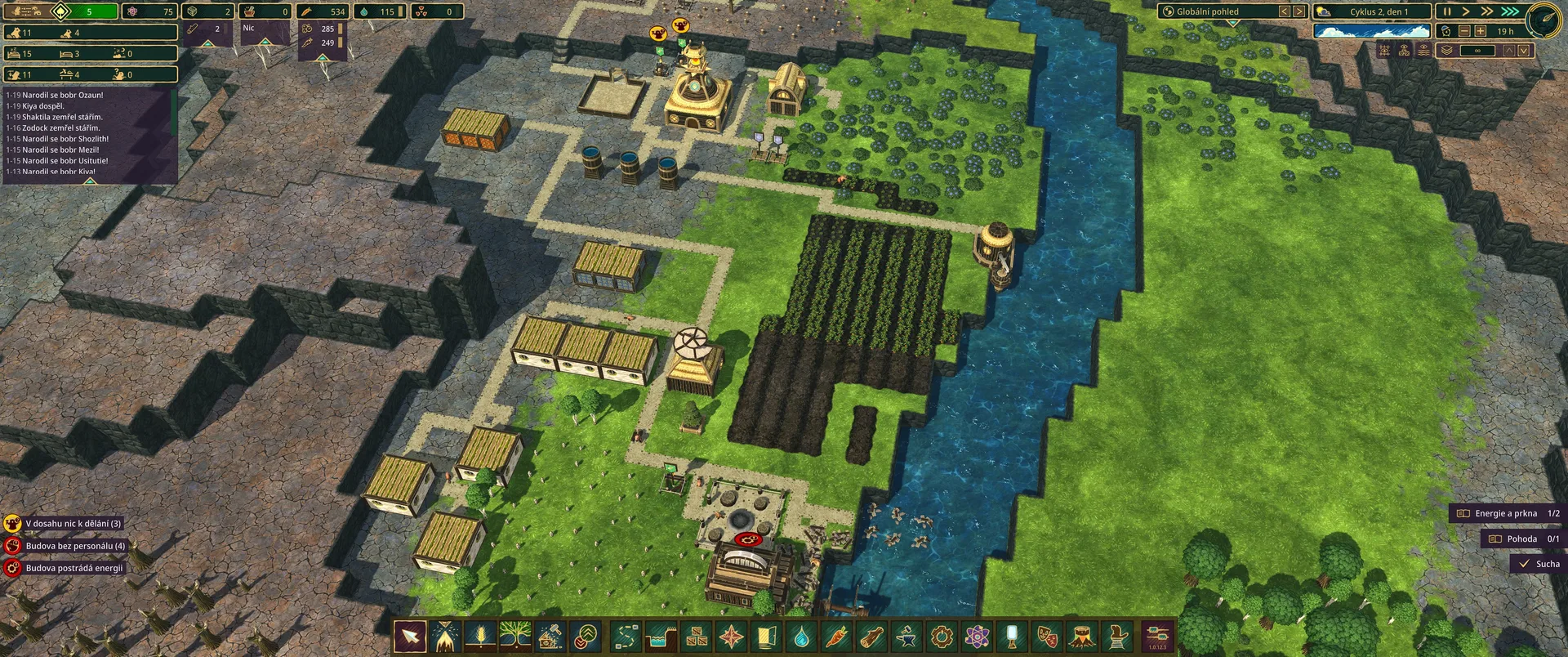Increase work hours with plus button

1480,31
